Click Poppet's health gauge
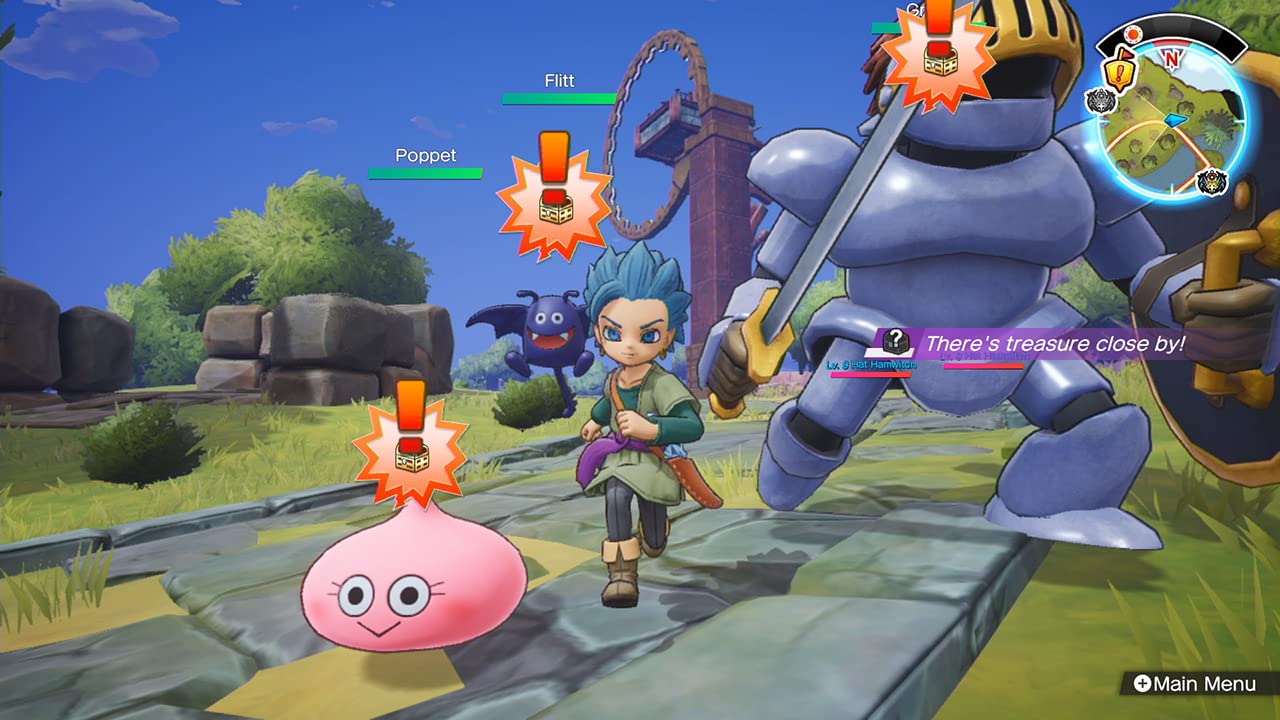1280x720 pixels. (426, 172)
